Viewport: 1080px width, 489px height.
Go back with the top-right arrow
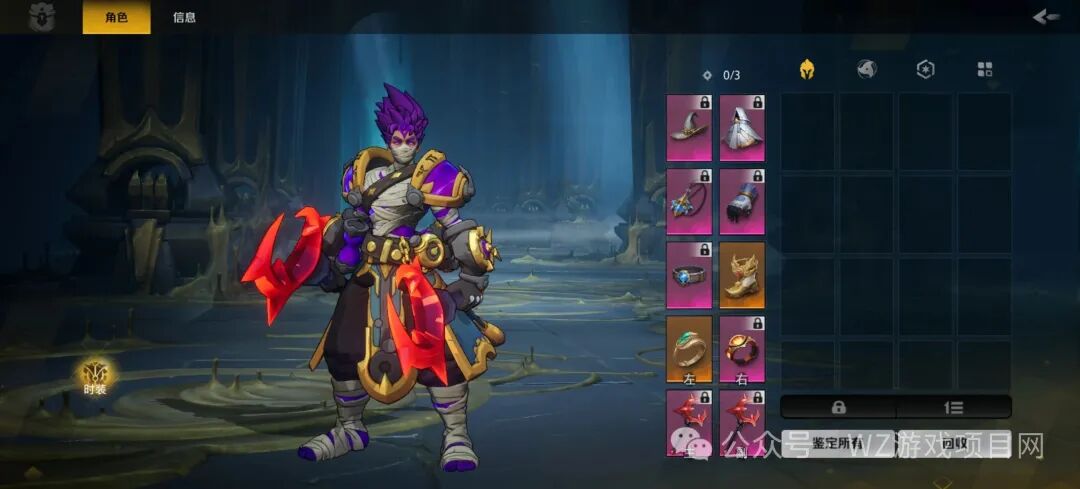(1045, 16)
